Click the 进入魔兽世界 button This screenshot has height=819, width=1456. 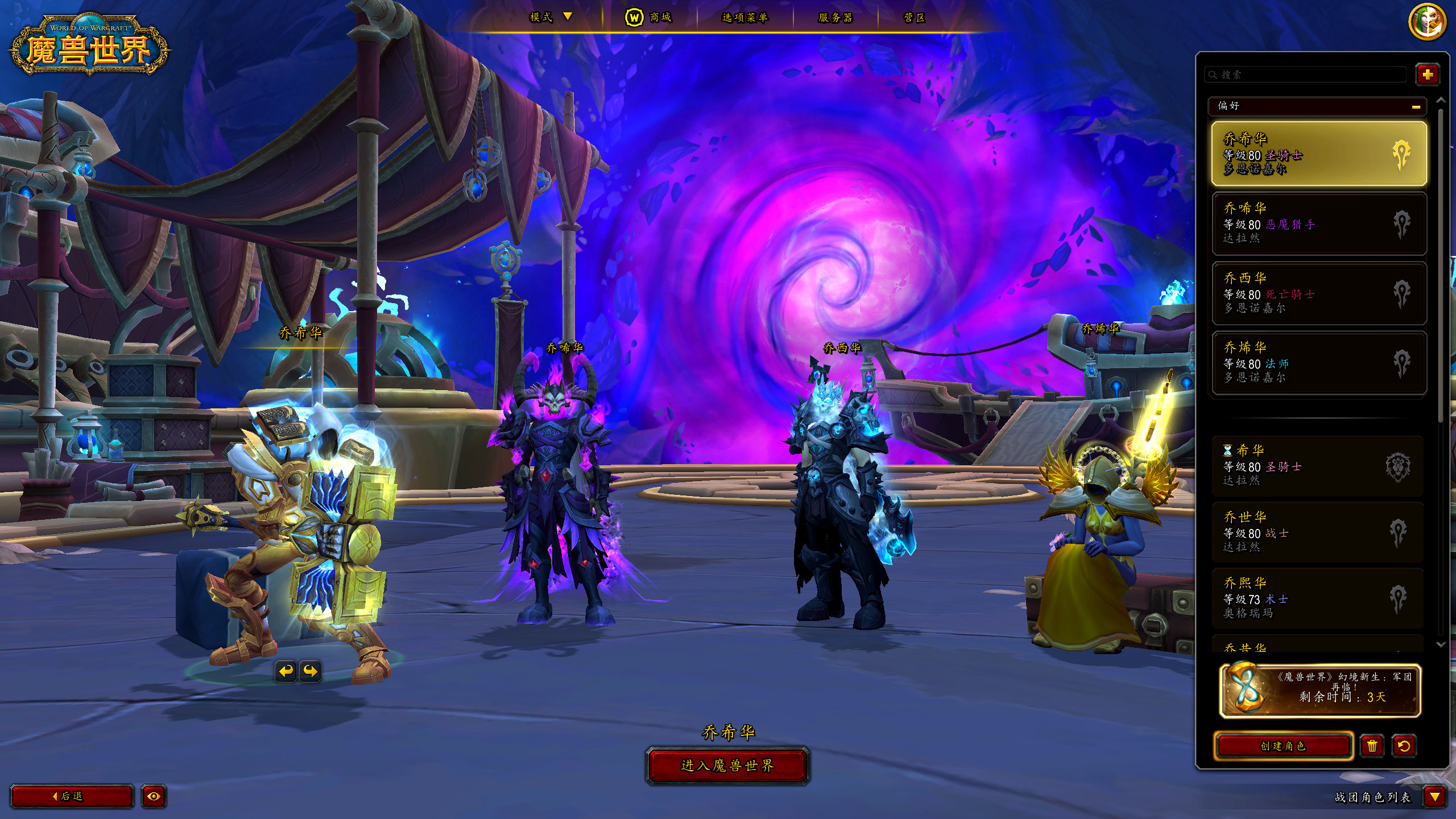pyautogui.click(x=727, y=766)
